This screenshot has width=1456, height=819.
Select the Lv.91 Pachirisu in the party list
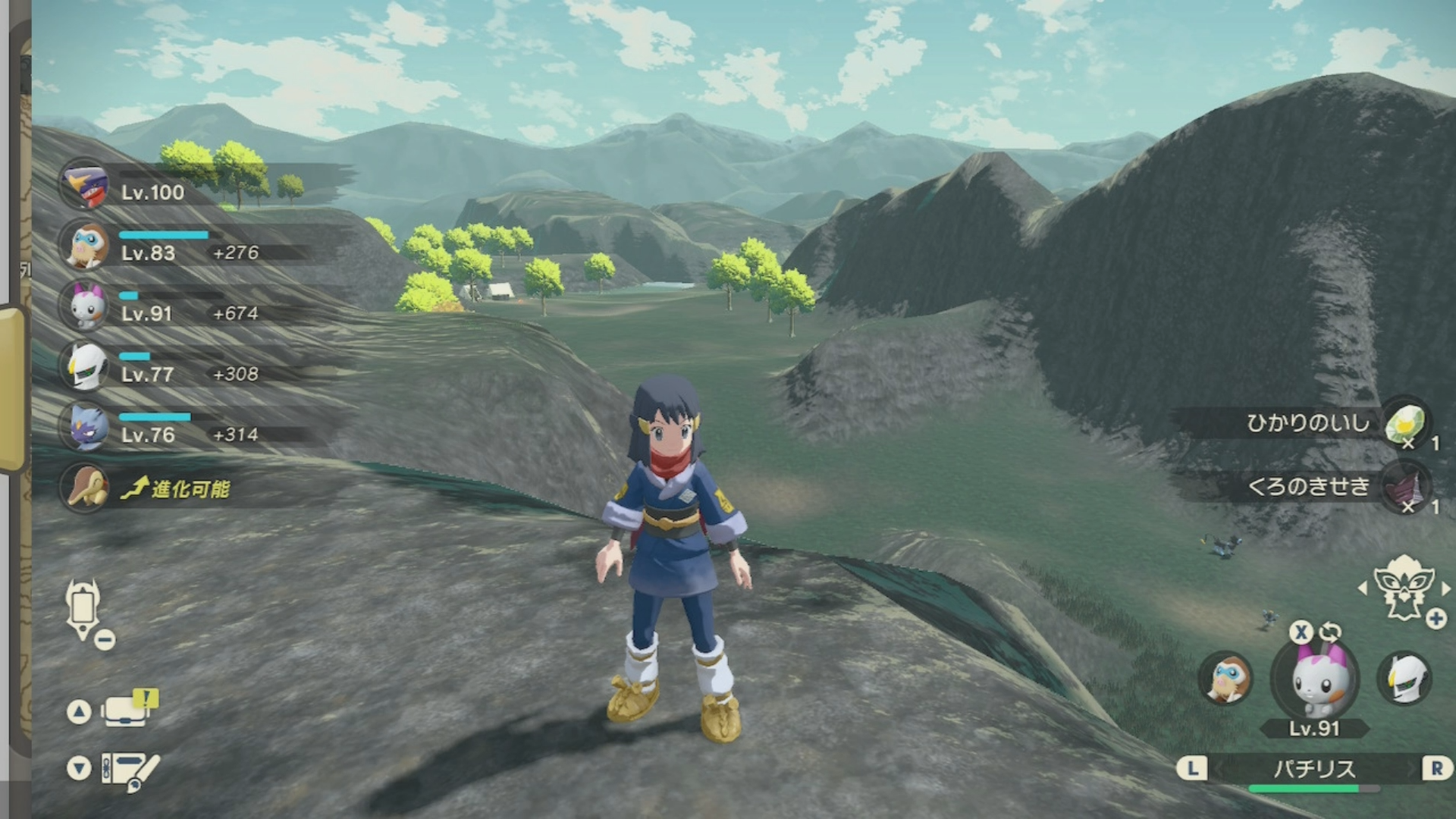pyautogui.click(x=86, y=306)
